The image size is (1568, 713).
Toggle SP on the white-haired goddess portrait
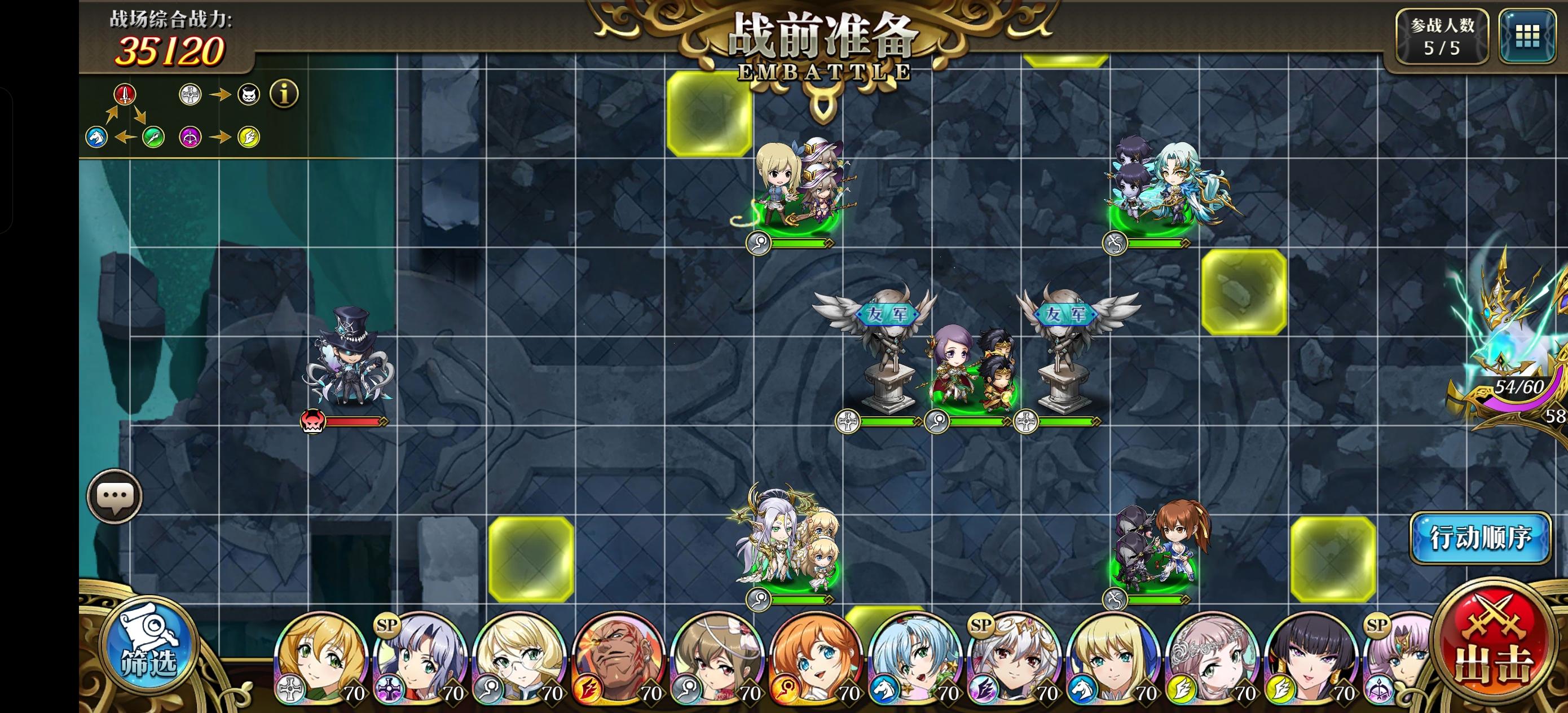980,626
